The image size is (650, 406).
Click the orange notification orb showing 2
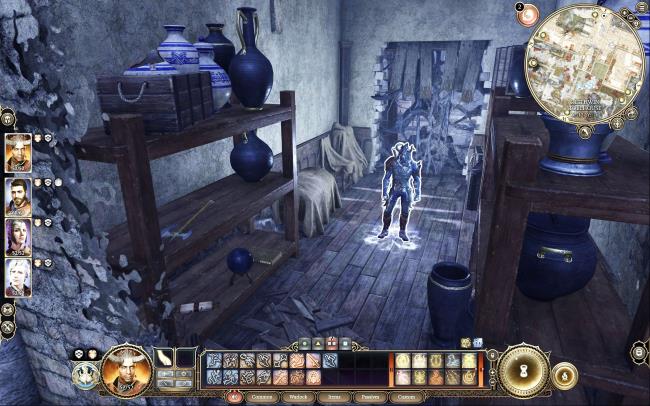pyautogui.click(x=527, y=13)
